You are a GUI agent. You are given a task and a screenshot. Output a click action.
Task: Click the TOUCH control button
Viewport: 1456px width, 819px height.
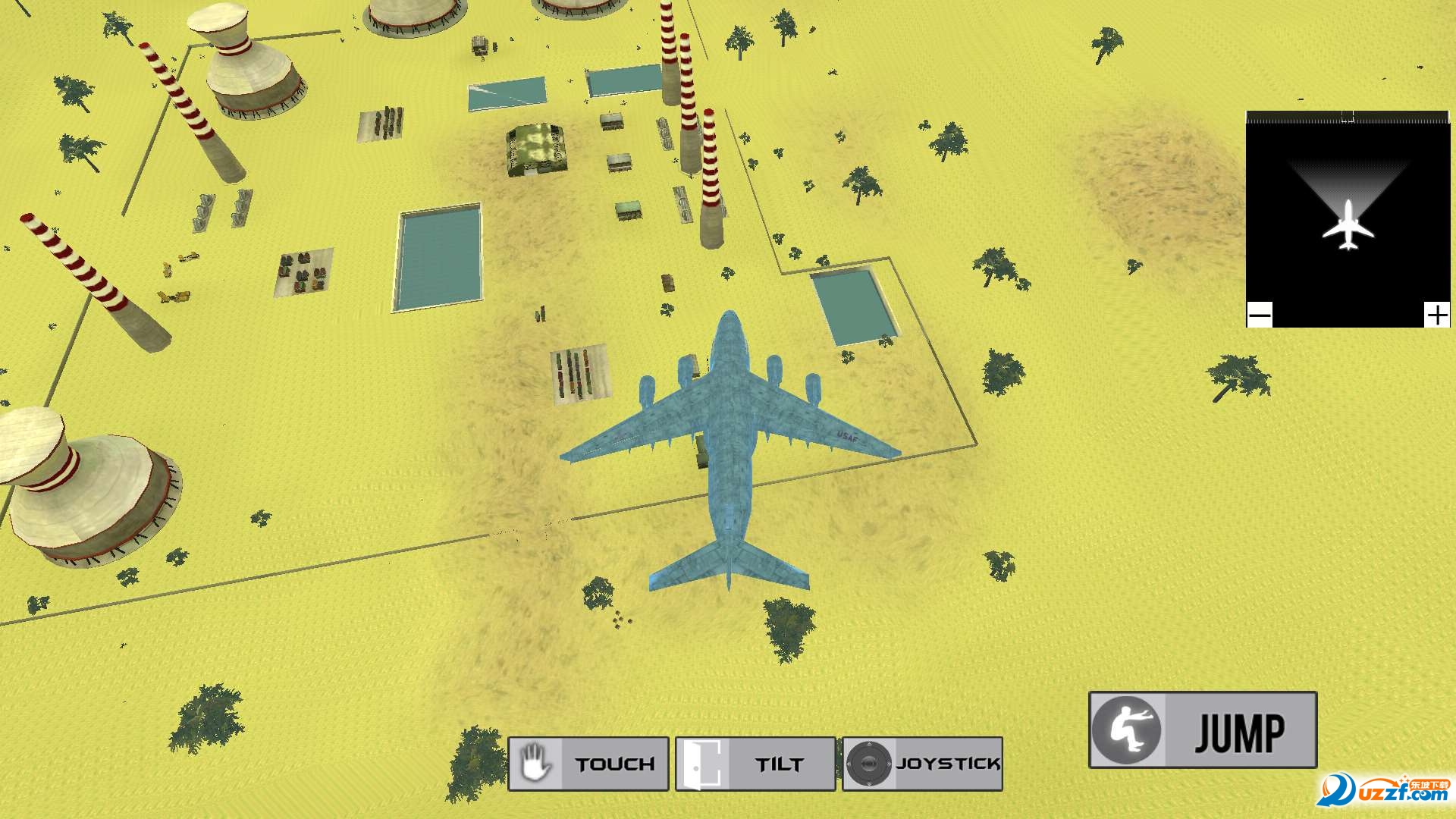(x=588, y=763)
